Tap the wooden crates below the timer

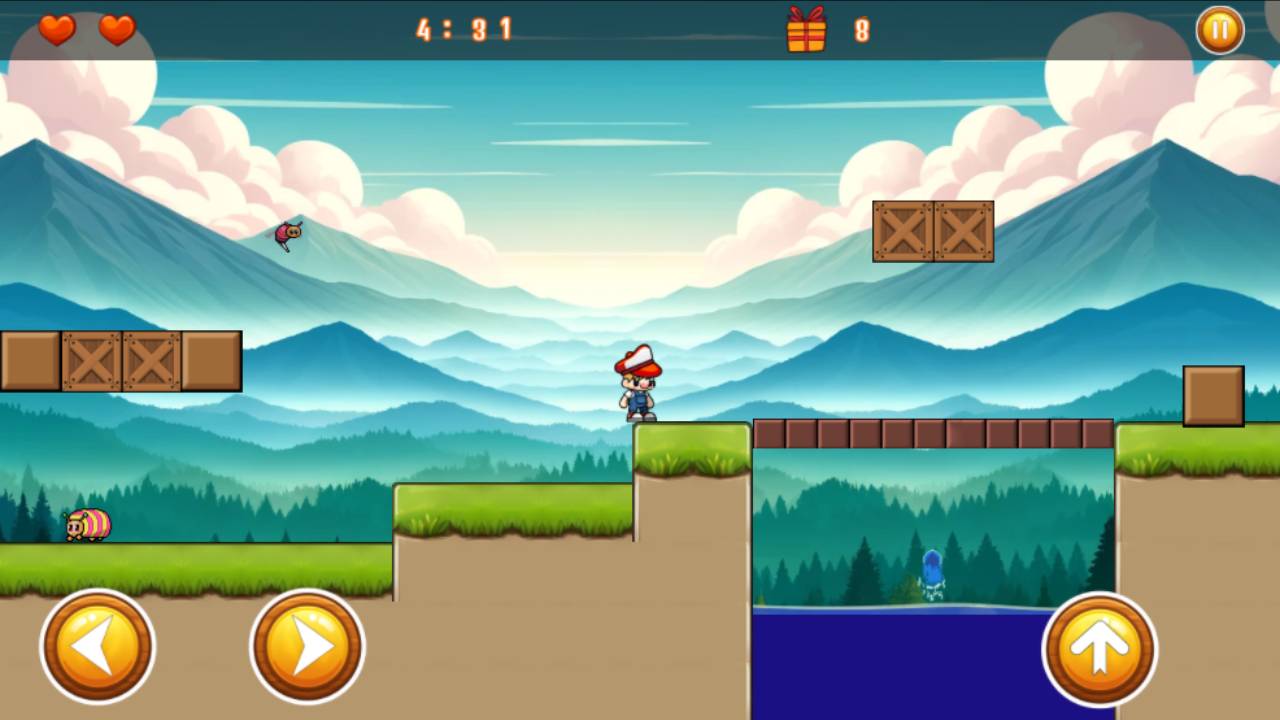[x=933, y=231]
